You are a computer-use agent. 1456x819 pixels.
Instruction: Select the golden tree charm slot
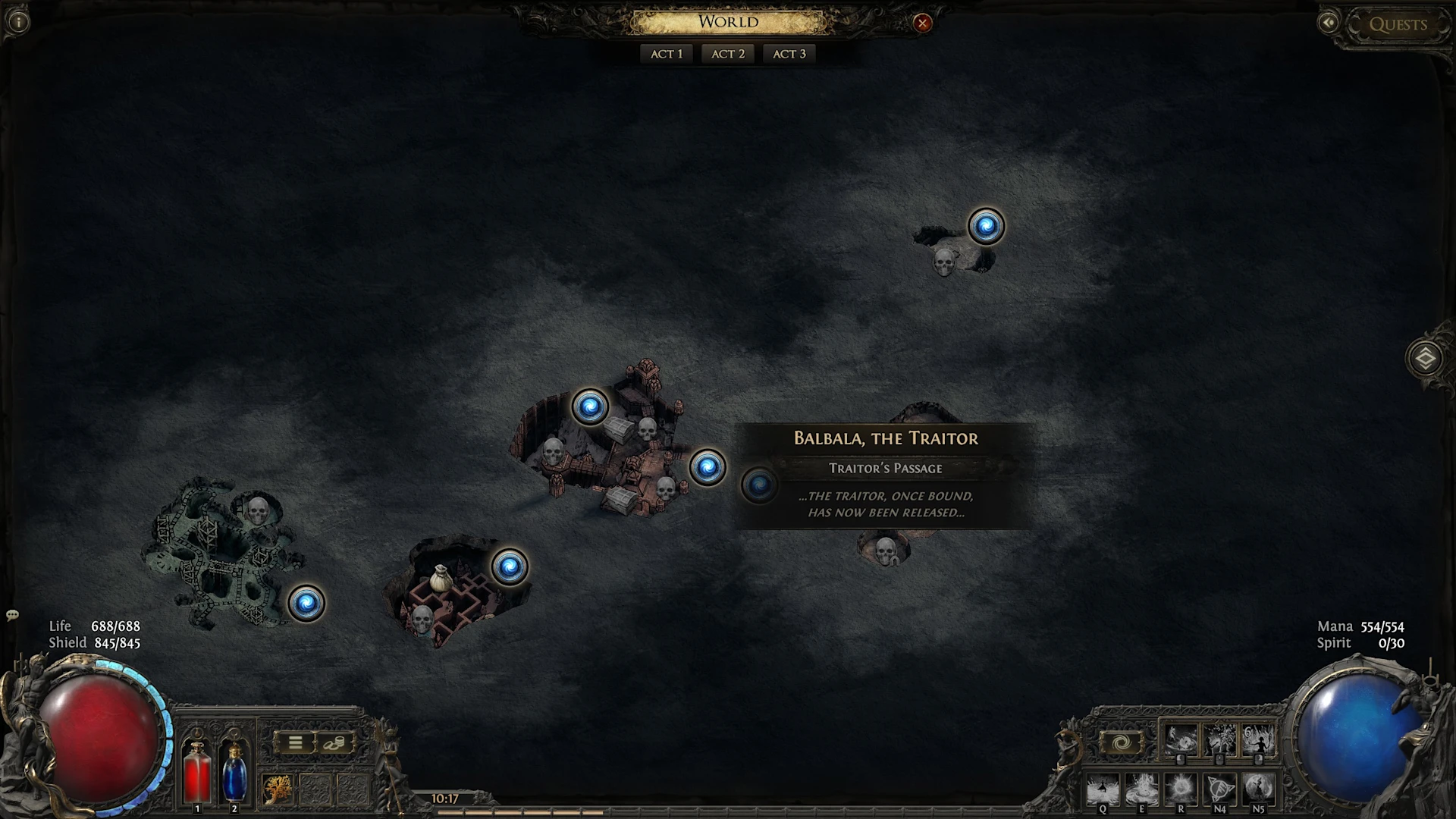[x=278, y=790]
